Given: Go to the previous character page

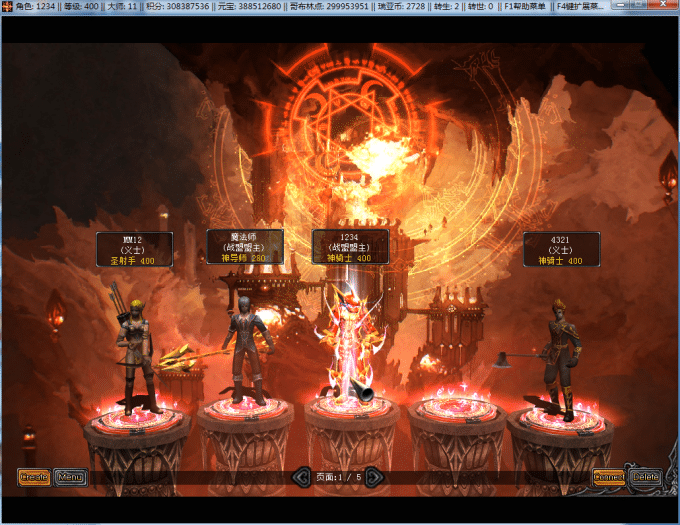Looking at the screenshot, I should point(301,478).
